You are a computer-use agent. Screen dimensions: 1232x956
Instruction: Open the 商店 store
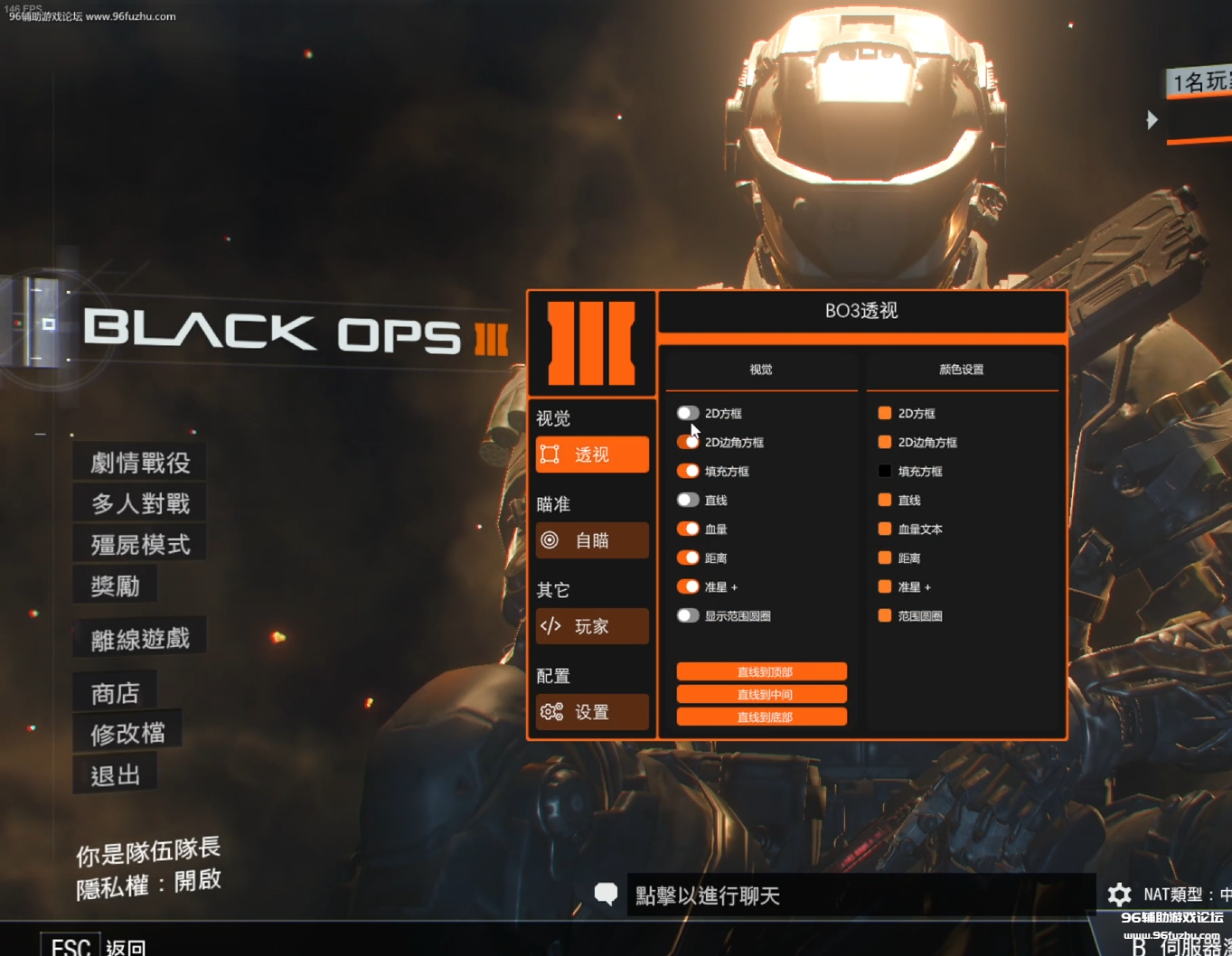[115, 693]
